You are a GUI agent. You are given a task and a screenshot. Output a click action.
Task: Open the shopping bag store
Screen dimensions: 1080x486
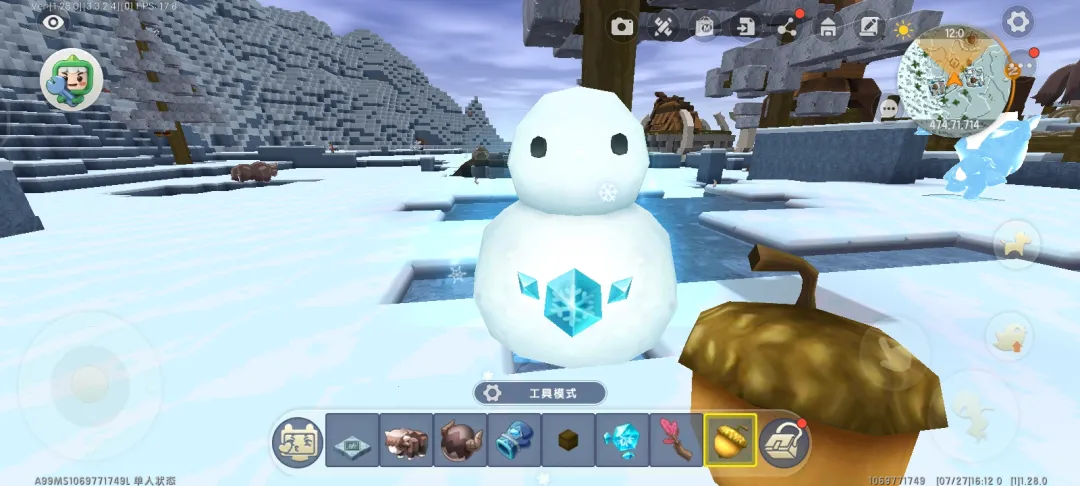tap(705, 27)
